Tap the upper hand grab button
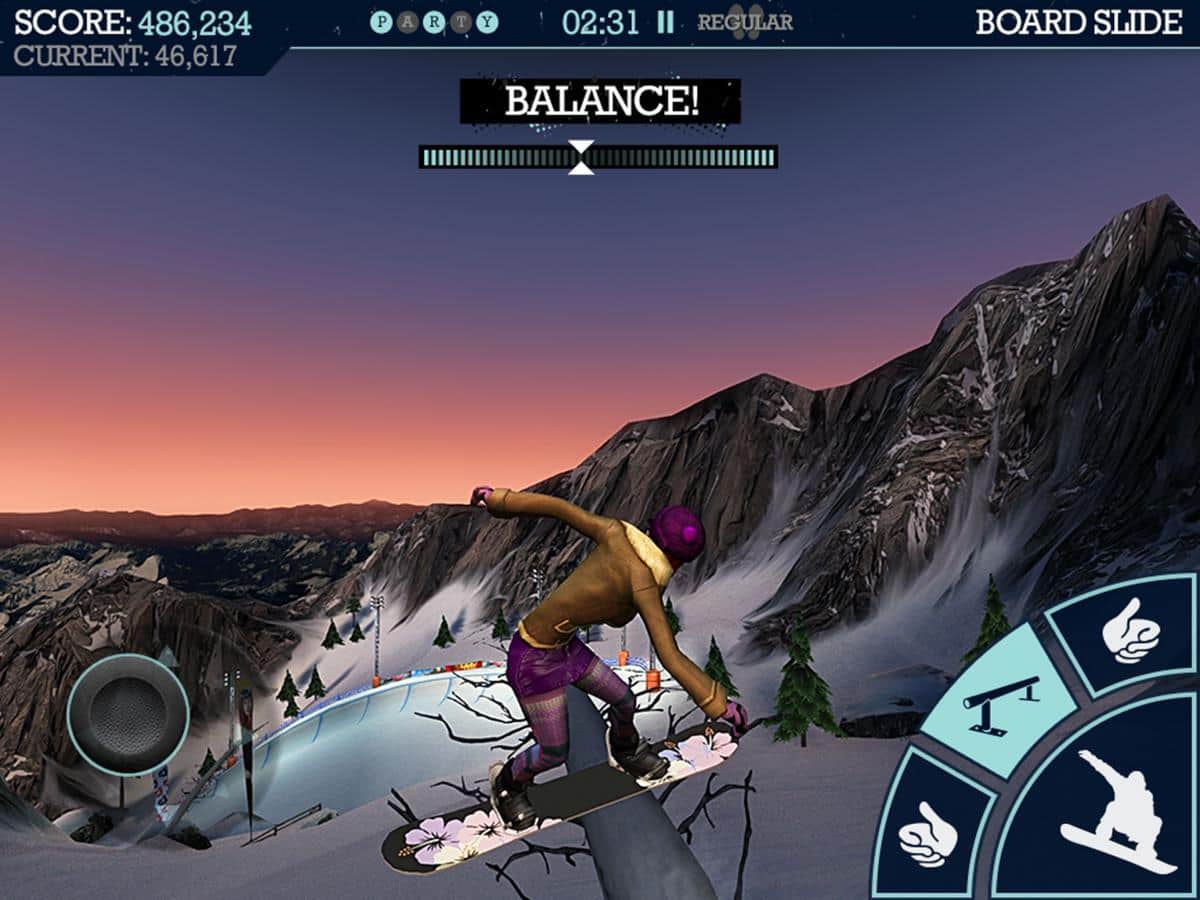 1130,634
